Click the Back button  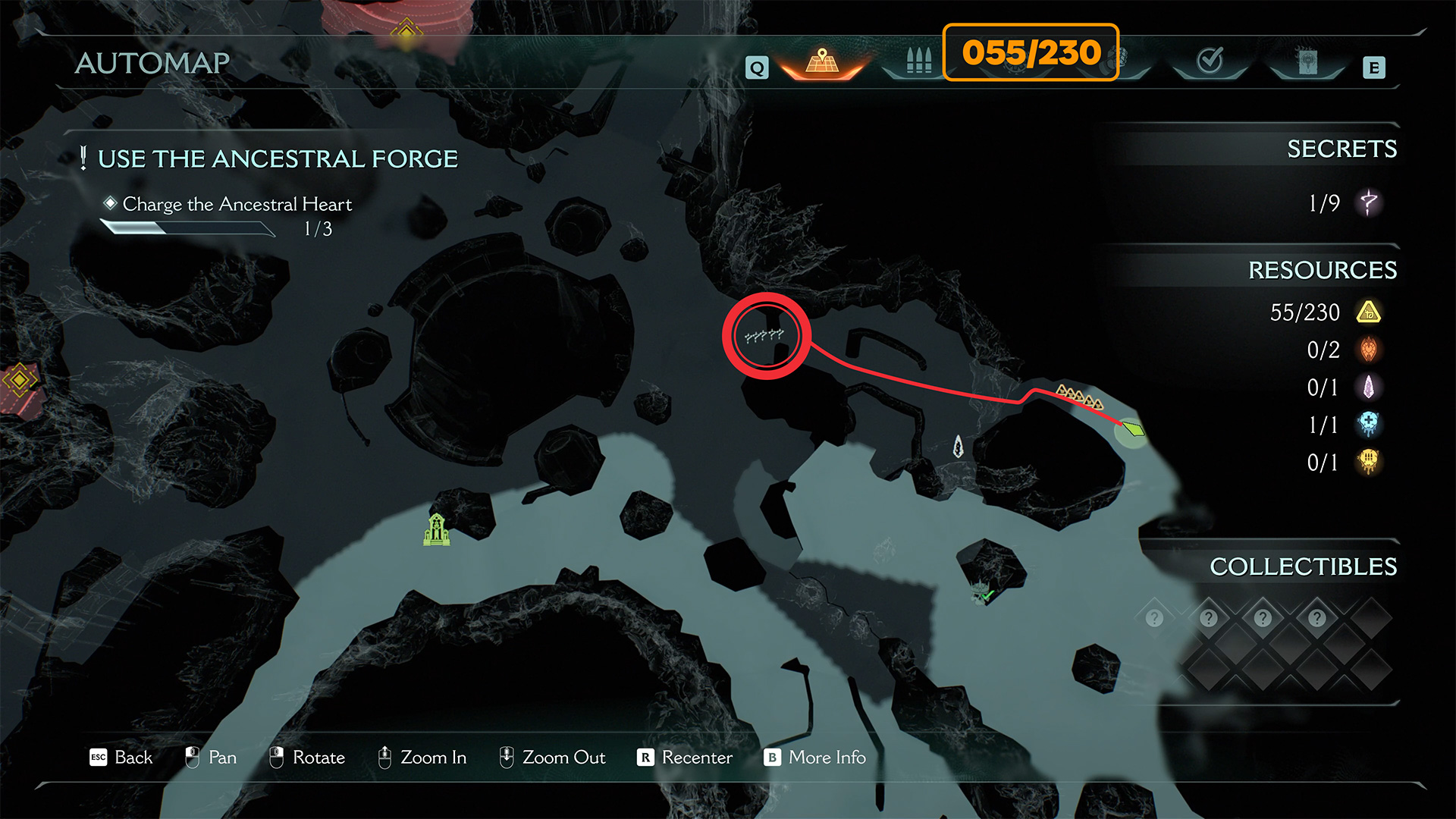point(121,758)
